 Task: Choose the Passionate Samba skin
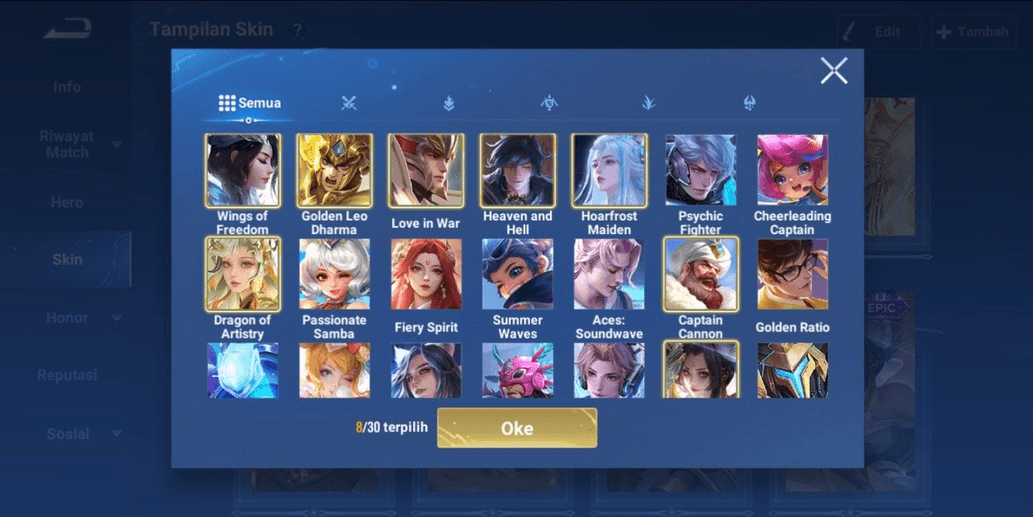pos(334,274)
